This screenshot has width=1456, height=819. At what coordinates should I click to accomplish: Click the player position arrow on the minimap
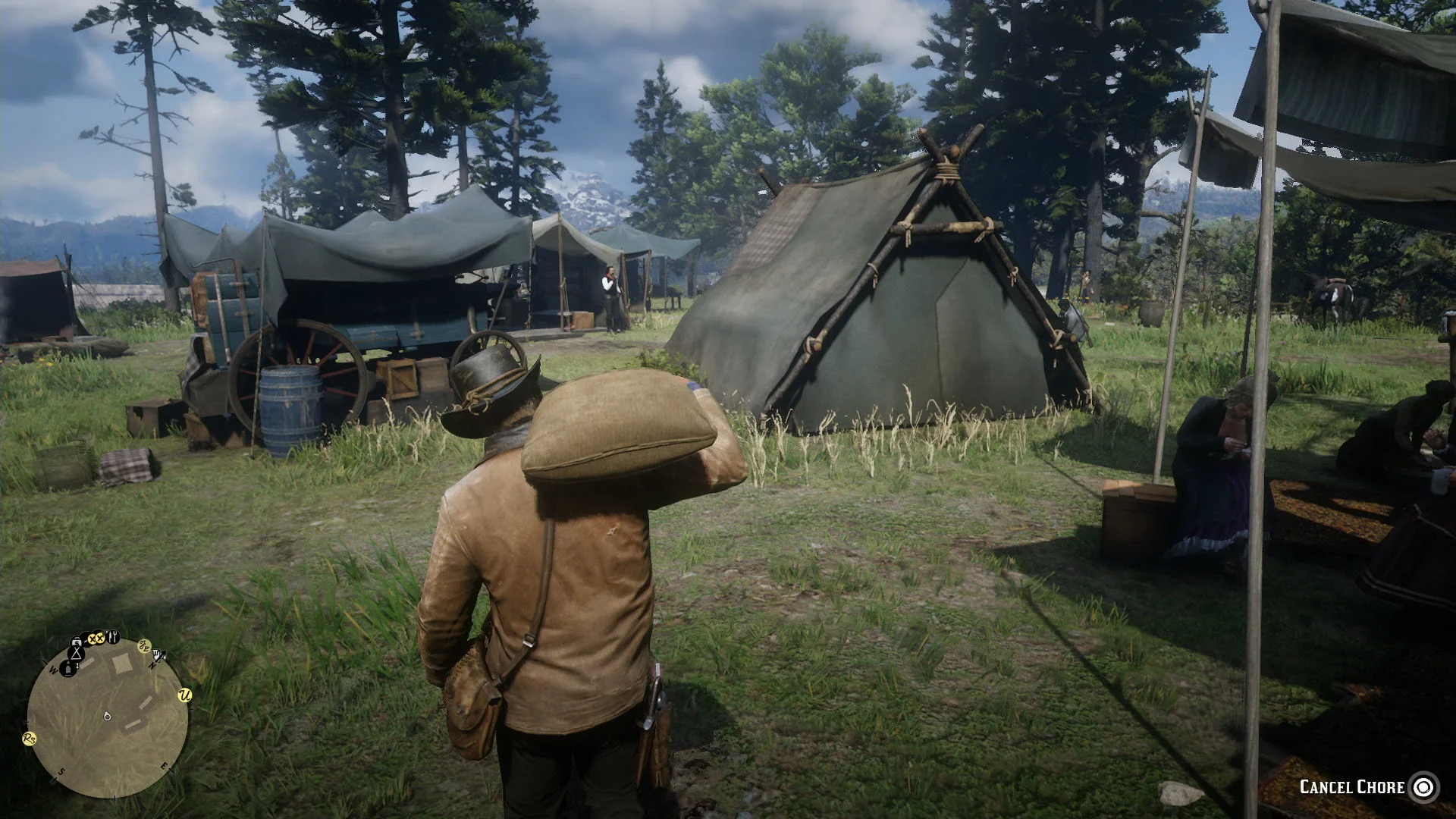pyautogui.click(x=107, y=717)
